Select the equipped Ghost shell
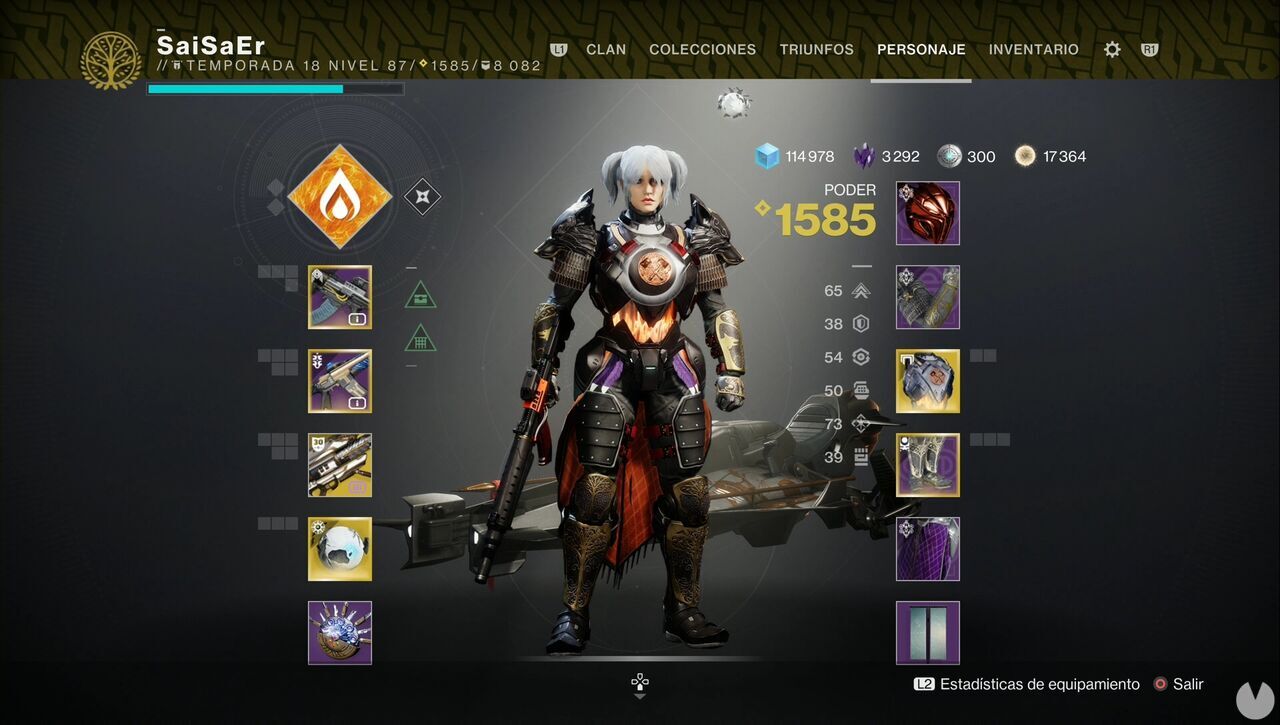The width and height of the screenshot is (1280, 725). pyautogui.click(x=339, y=548)
